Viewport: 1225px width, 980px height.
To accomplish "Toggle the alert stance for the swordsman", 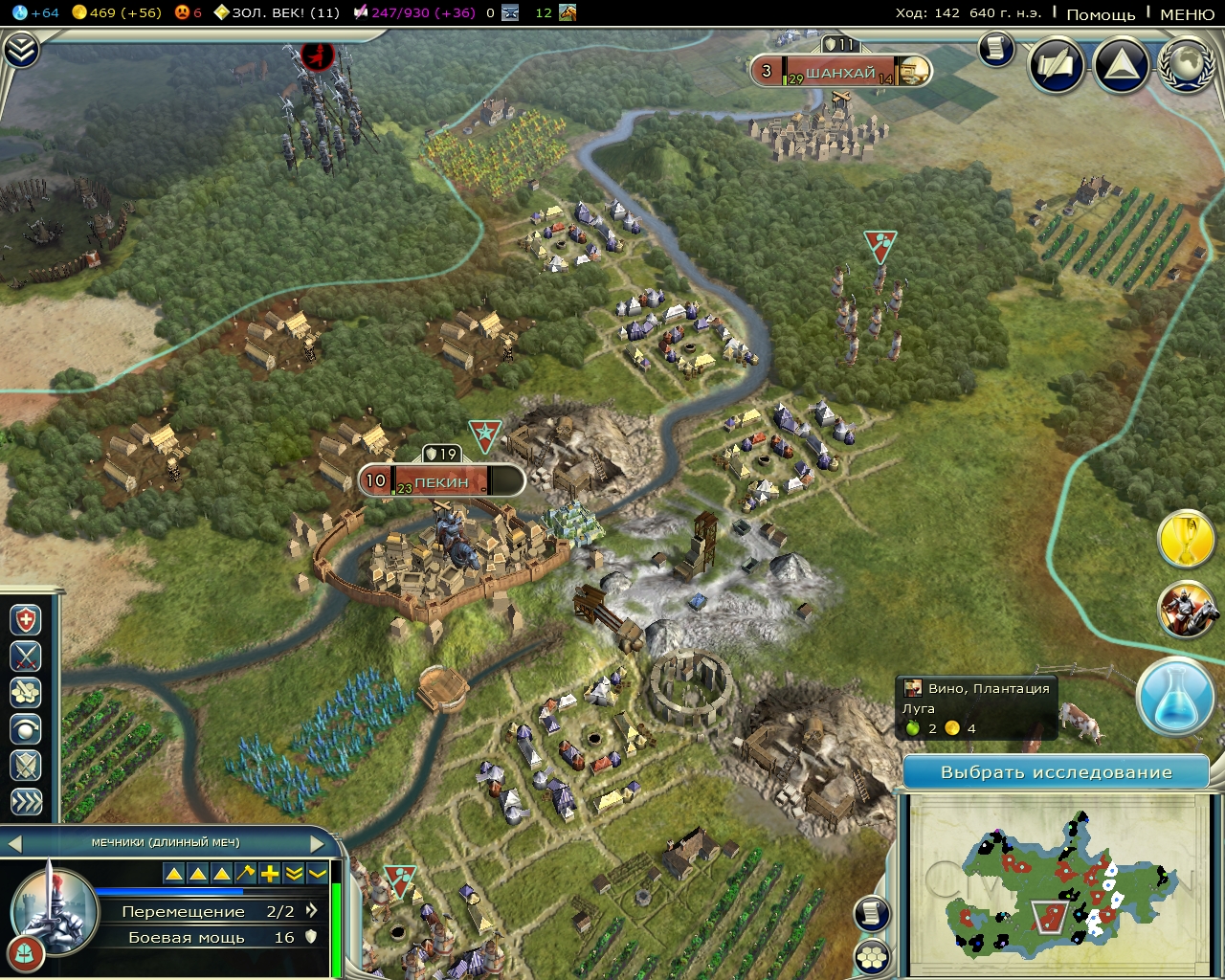I will (x=26, y=766).
